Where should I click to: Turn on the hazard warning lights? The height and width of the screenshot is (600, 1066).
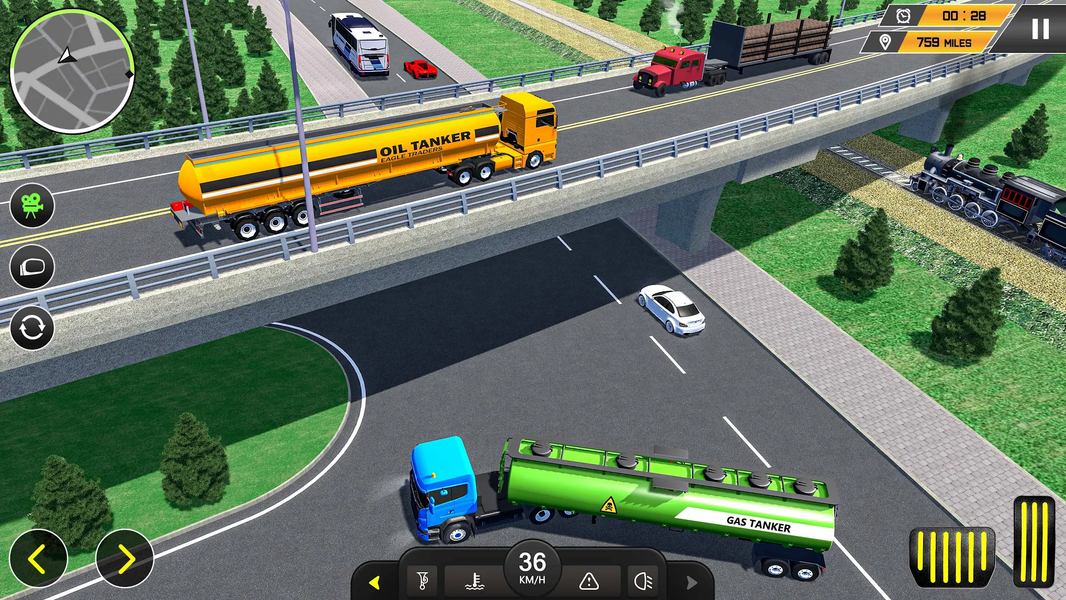(x=589, y=580)
